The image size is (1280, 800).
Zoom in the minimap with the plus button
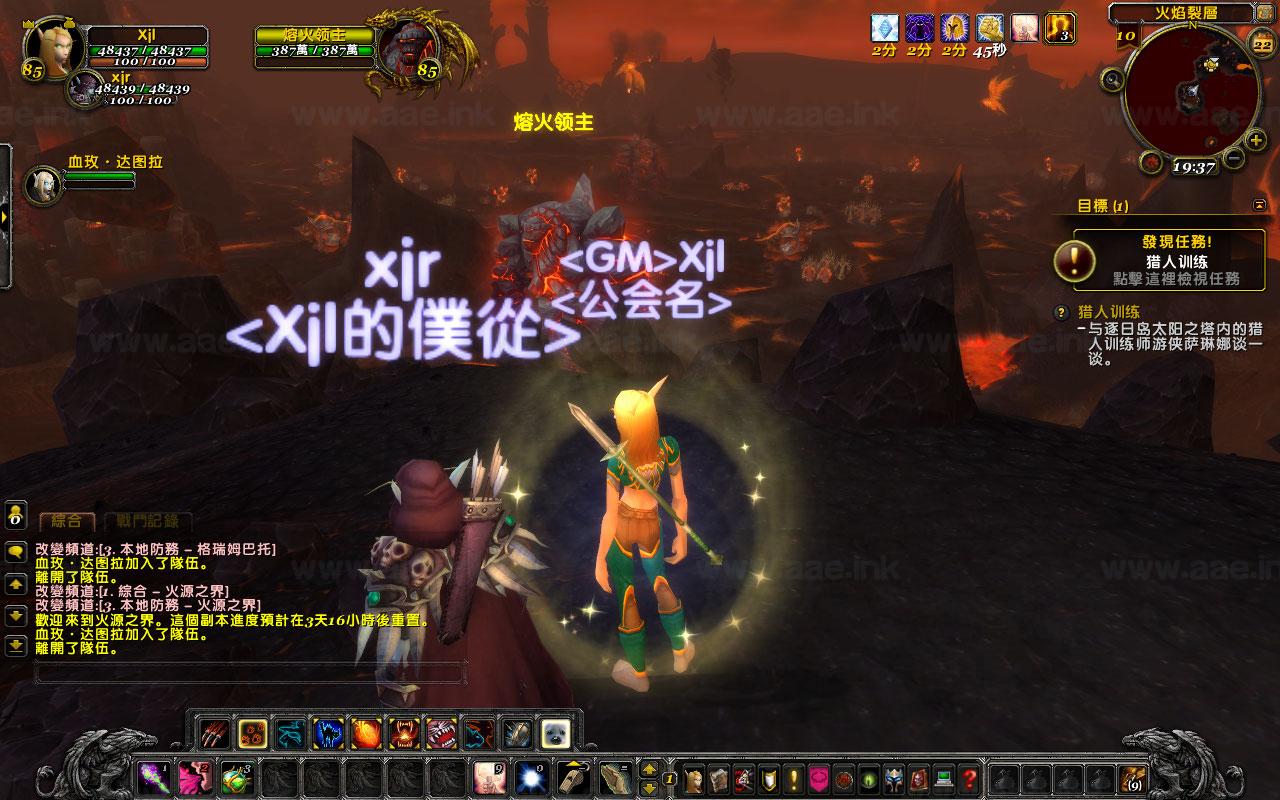pos(1256,140)
